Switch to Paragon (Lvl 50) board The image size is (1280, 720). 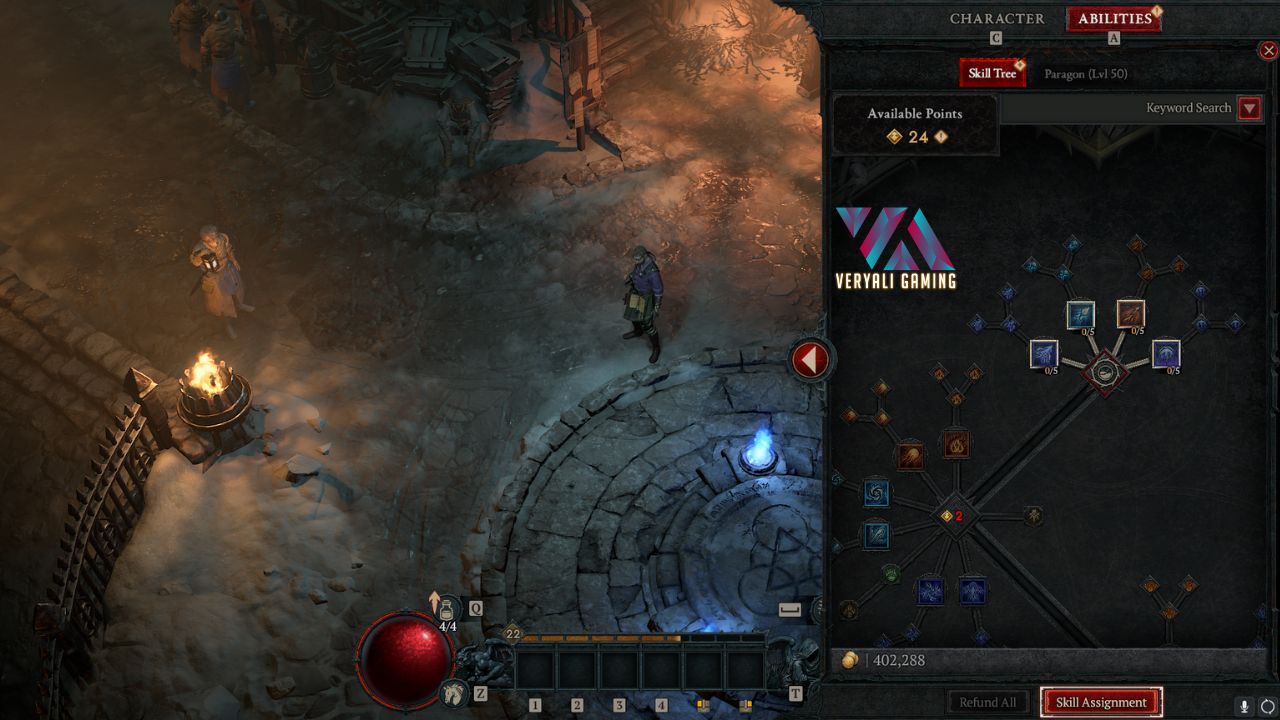pos(1085,74)
